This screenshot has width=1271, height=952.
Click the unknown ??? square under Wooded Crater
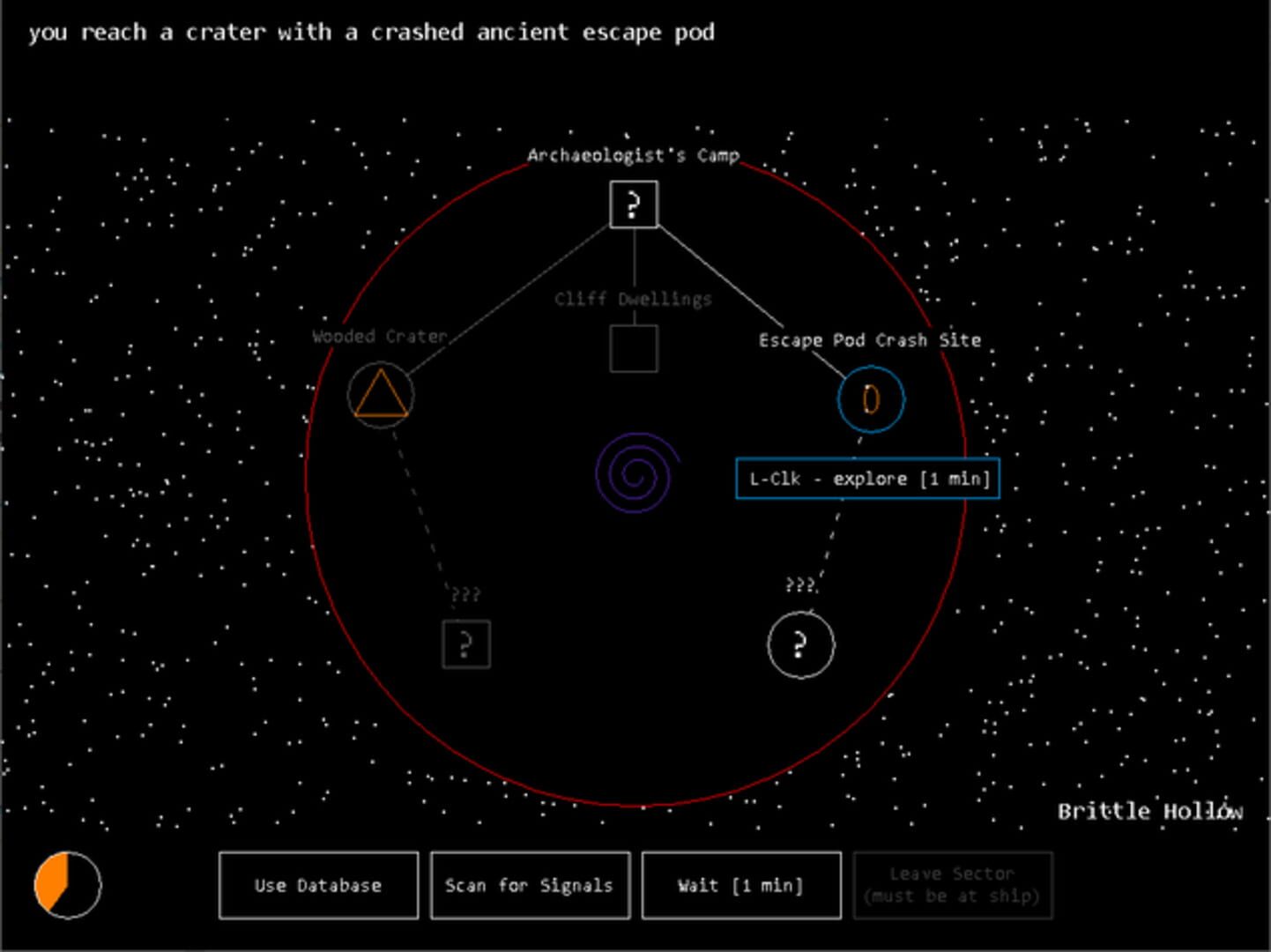coord(465,644)
